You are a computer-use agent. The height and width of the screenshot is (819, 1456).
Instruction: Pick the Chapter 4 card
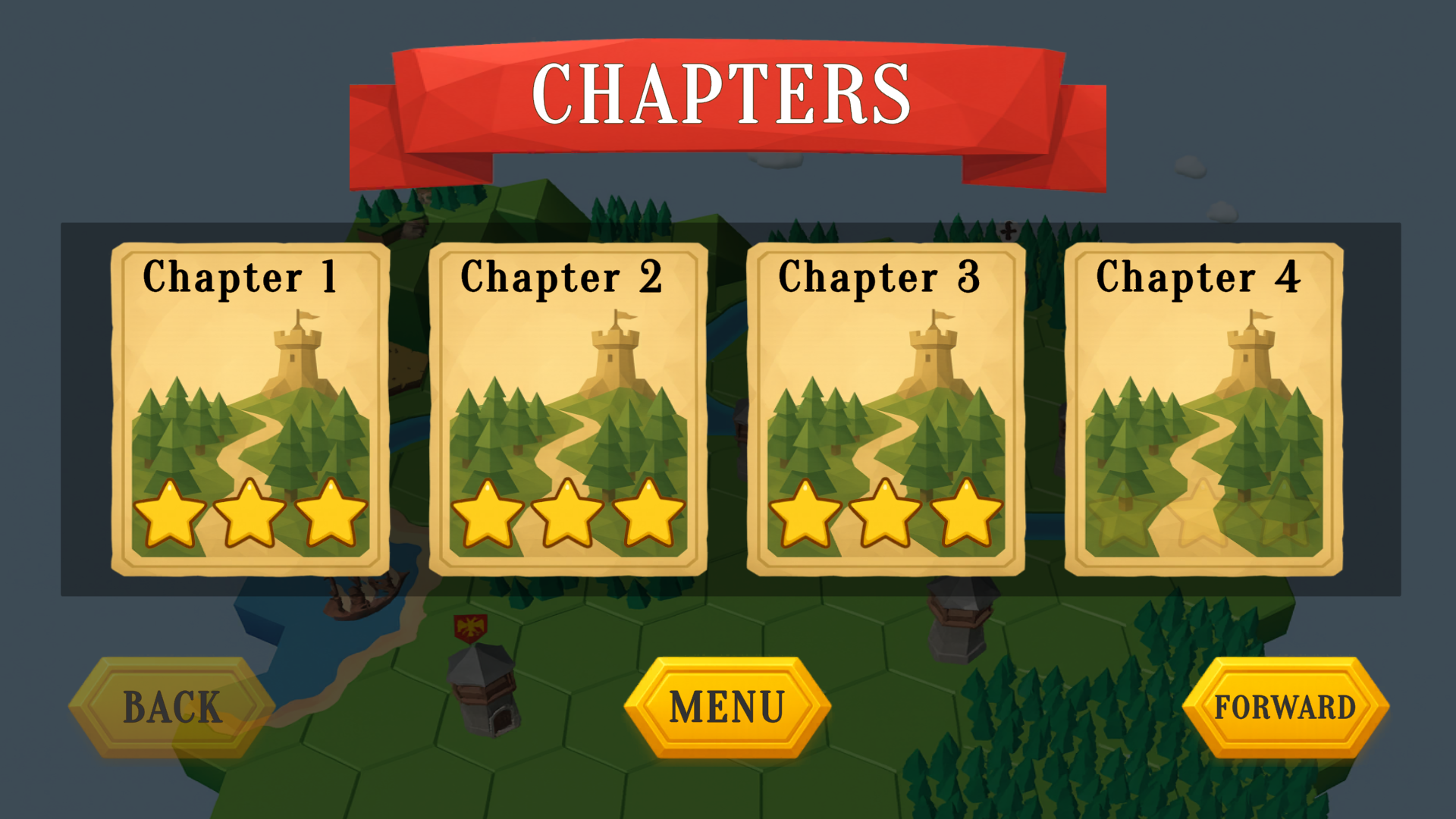[x=1203, y=409]
